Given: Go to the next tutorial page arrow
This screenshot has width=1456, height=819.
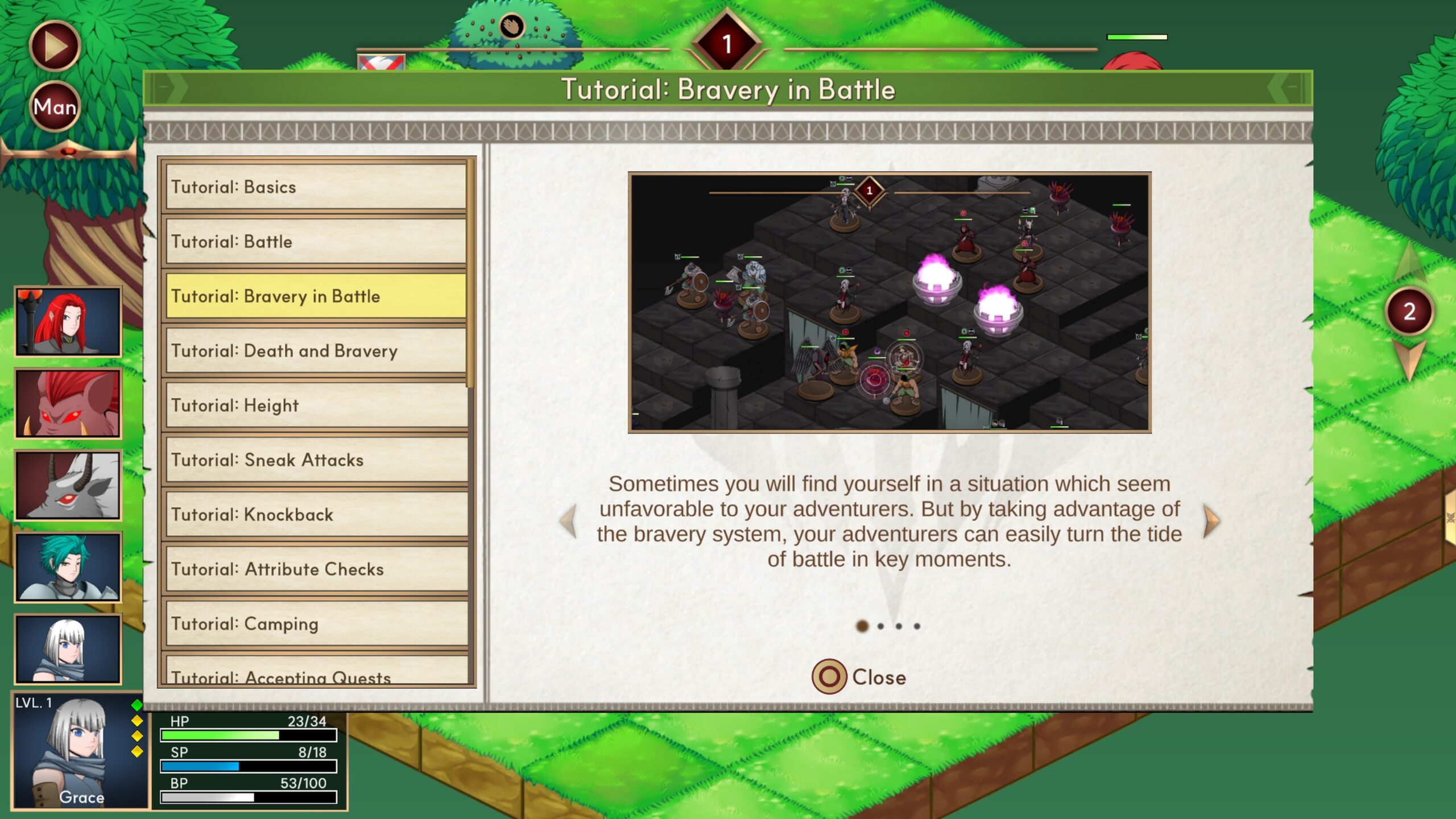Looking at the screenshot, I should [x=1211, y=521].
